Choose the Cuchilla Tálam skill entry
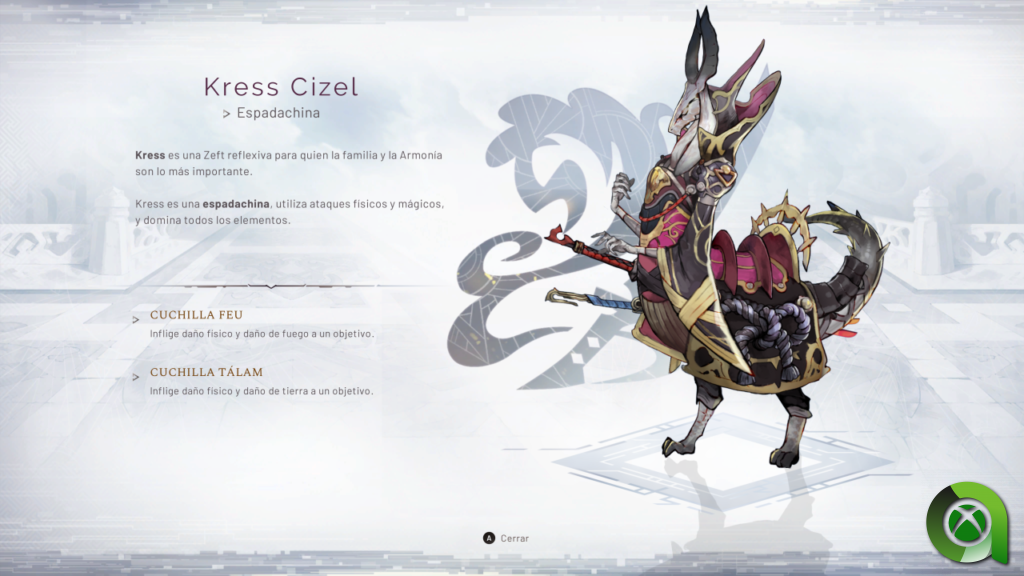The width and height of the screenshot is (1024, 576). tap(206, 373)
